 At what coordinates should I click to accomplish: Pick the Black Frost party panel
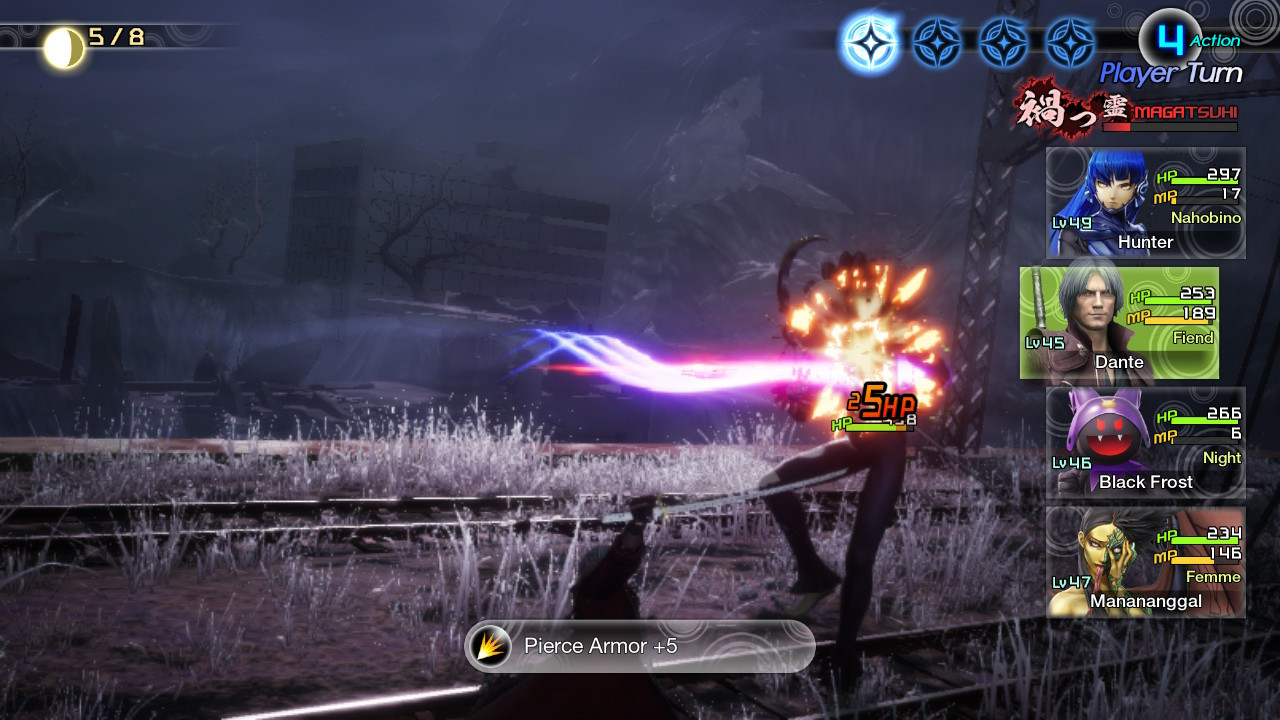click(1145, 442)
